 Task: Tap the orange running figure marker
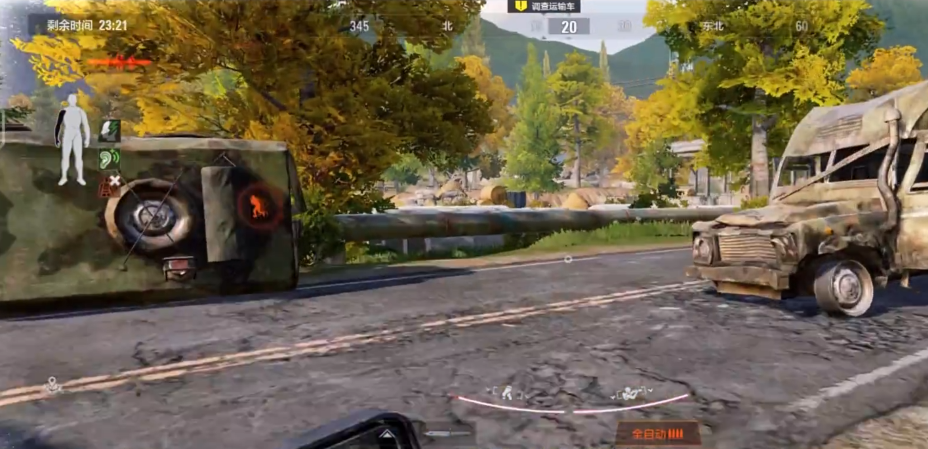(x=258, y=206)
